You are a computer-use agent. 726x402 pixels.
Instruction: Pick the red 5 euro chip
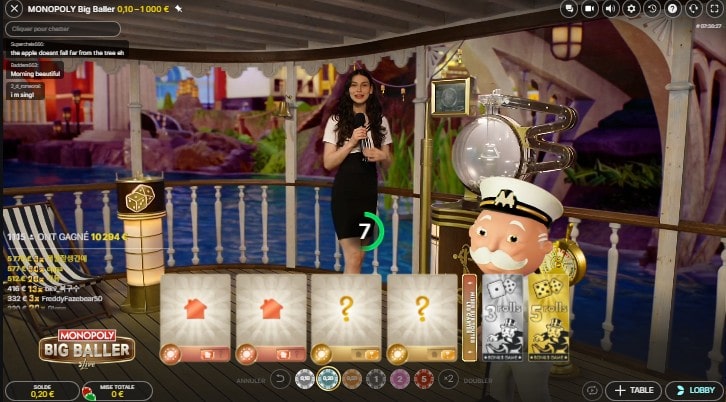(x=423, y=379)
